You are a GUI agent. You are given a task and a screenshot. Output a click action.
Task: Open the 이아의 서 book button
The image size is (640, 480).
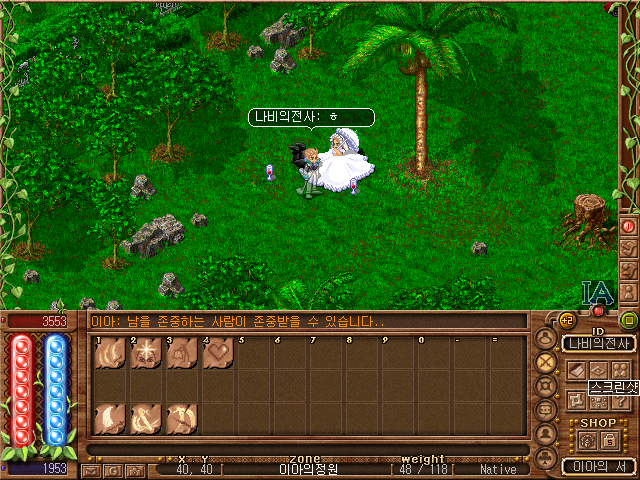[598, 466]
